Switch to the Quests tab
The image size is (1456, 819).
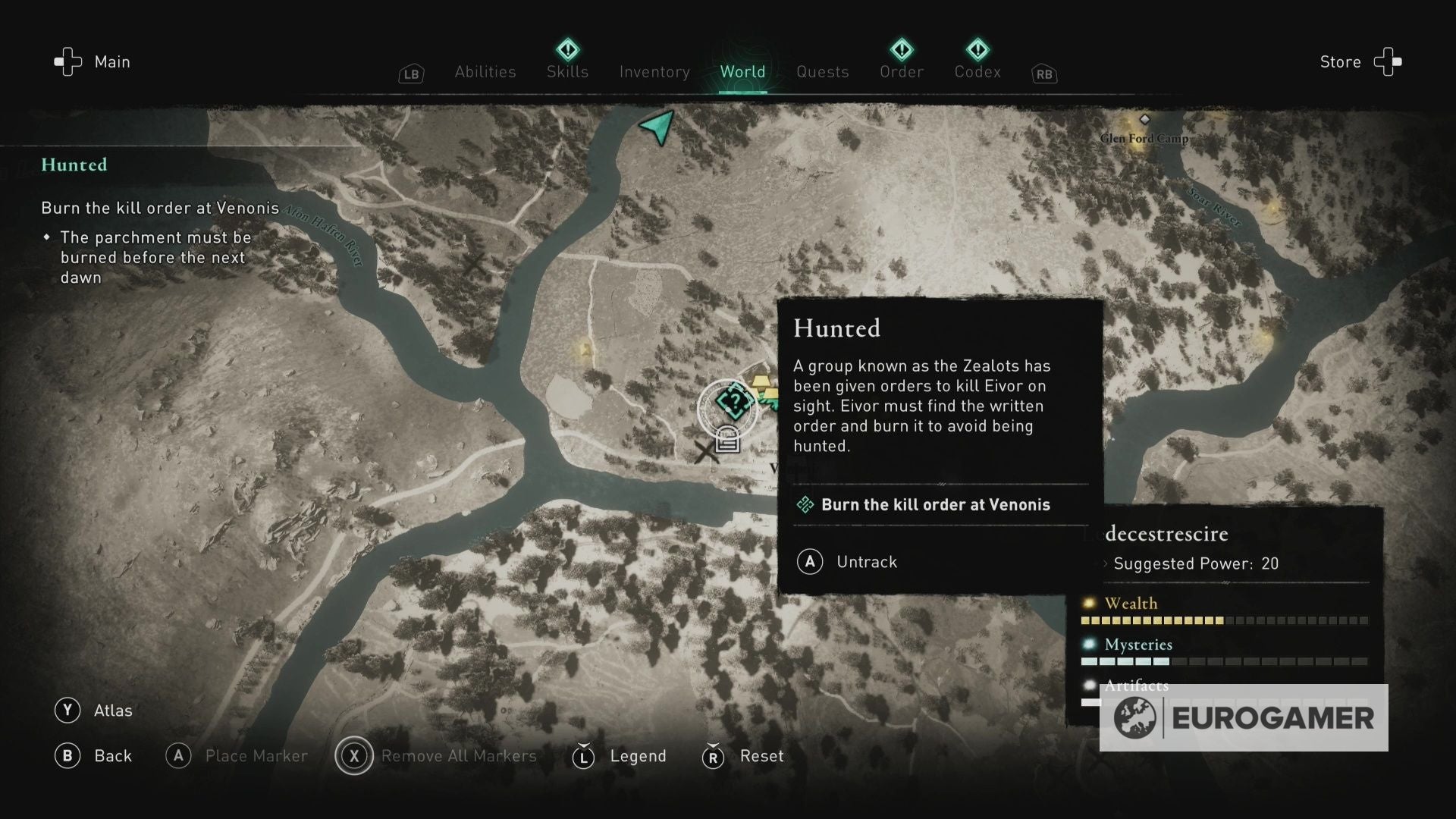(822, 71)
